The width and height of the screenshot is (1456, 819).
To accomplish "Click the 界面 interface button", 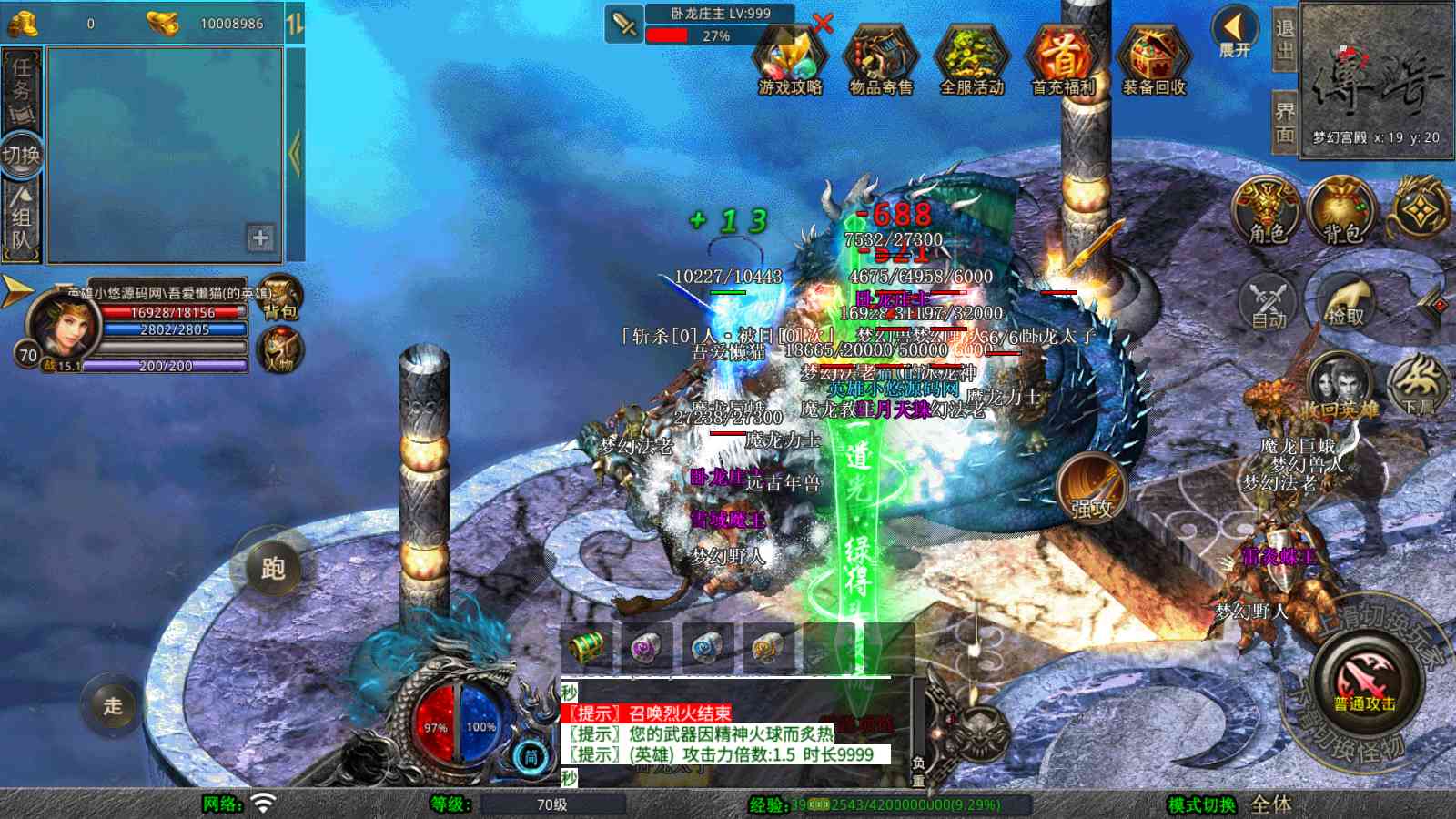I will point(1284,122).
